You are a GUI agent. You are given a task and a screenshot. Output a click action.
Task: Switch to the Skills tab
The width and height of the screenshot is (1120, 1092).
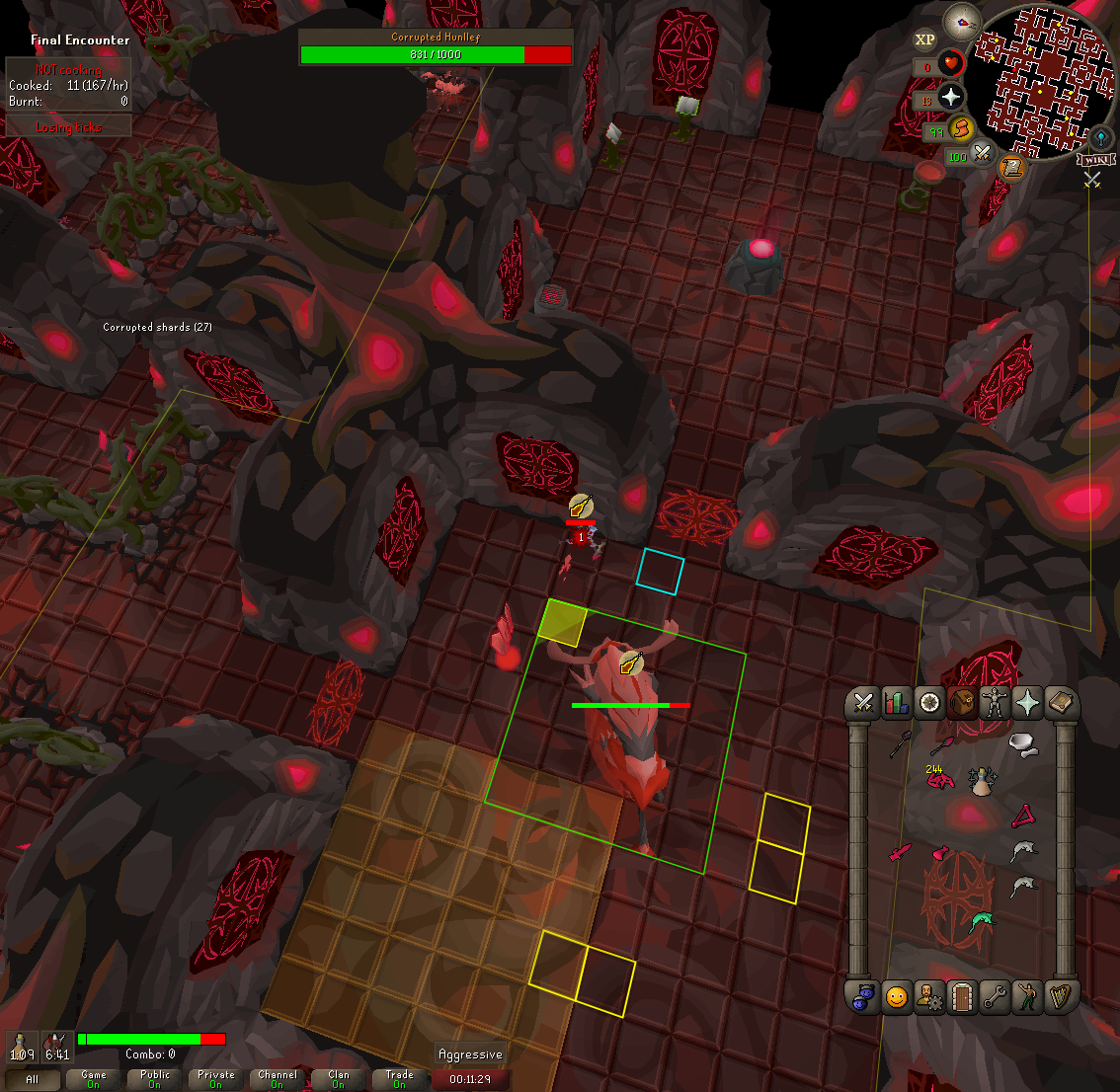click(x=896, y=703)
